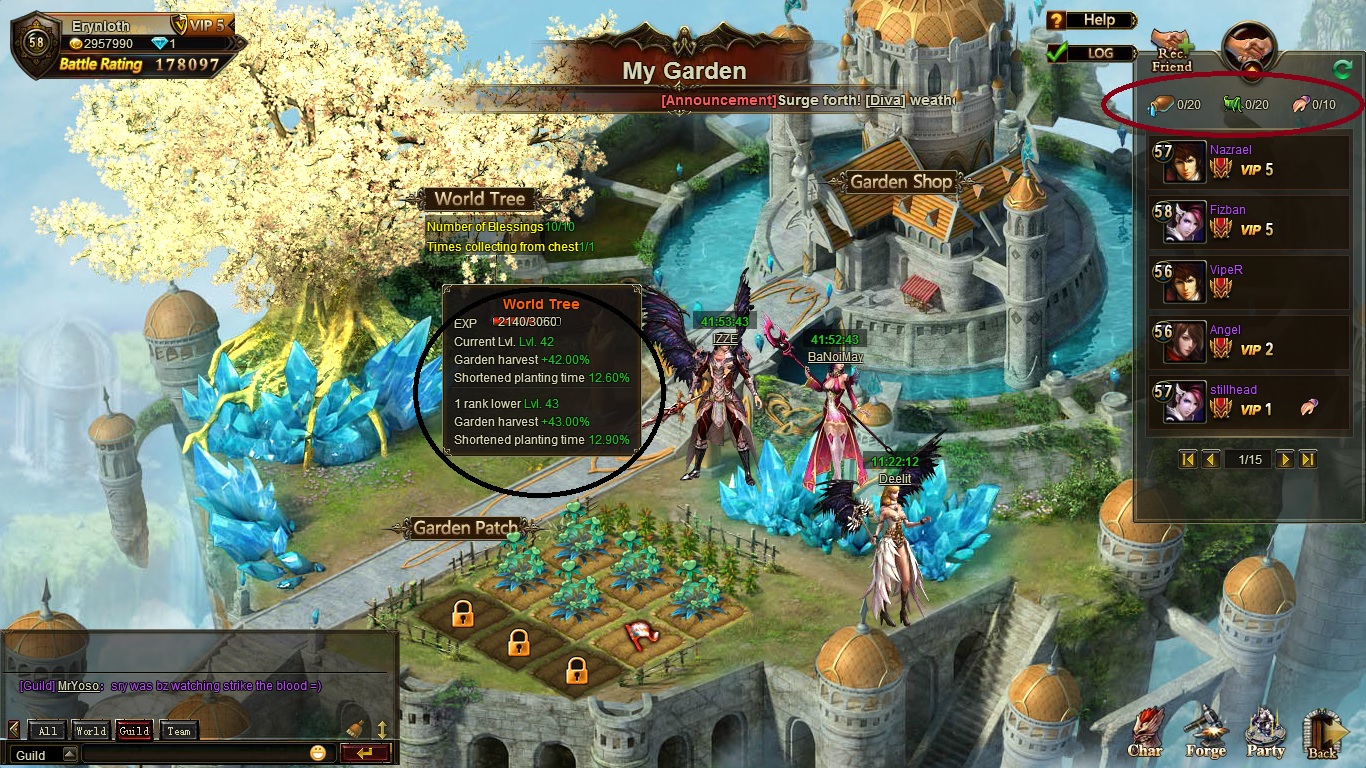Open the emoji smiley picker
This screenshot has height=768, width=1366.
pos(318,754)
